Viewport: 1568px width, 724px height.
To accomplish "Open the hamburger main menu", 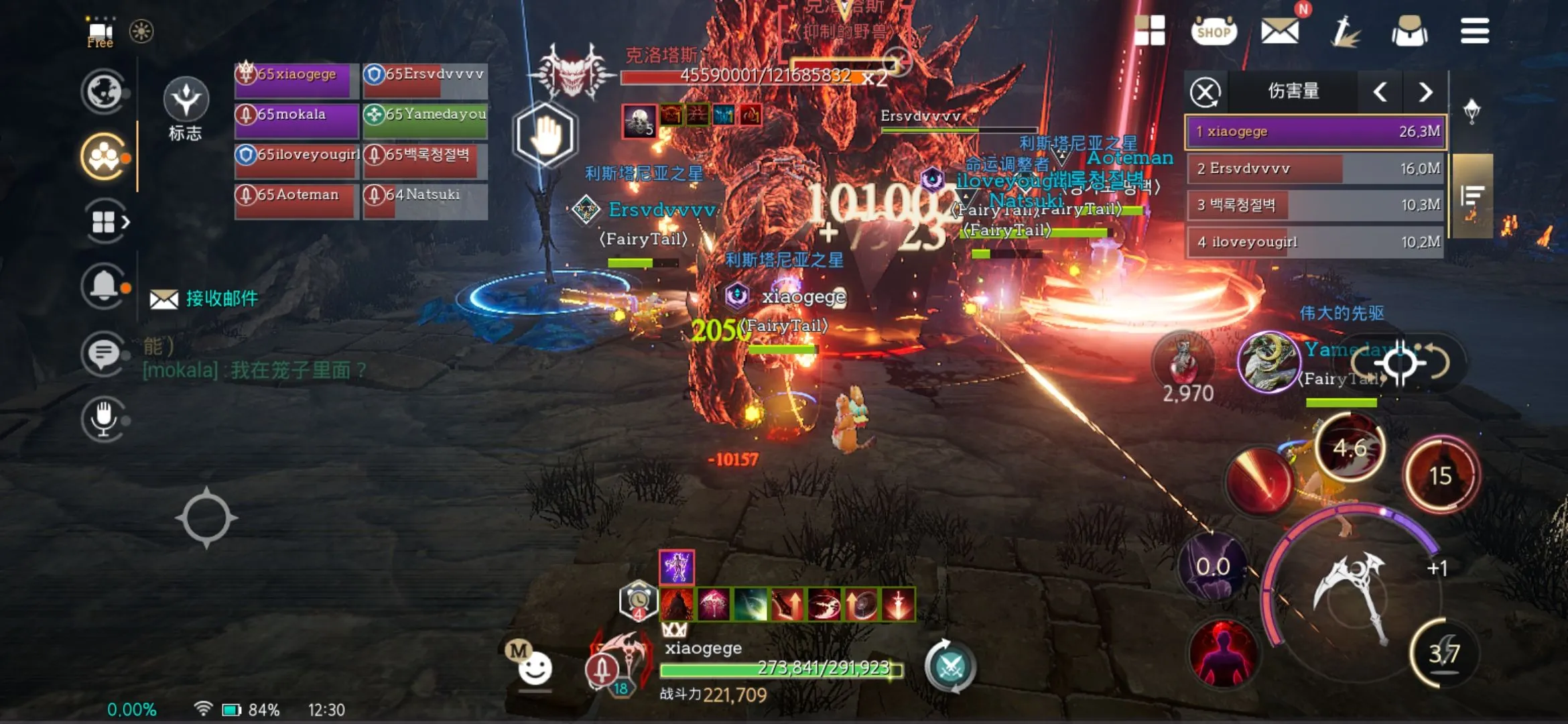I will click(1475, 31).
